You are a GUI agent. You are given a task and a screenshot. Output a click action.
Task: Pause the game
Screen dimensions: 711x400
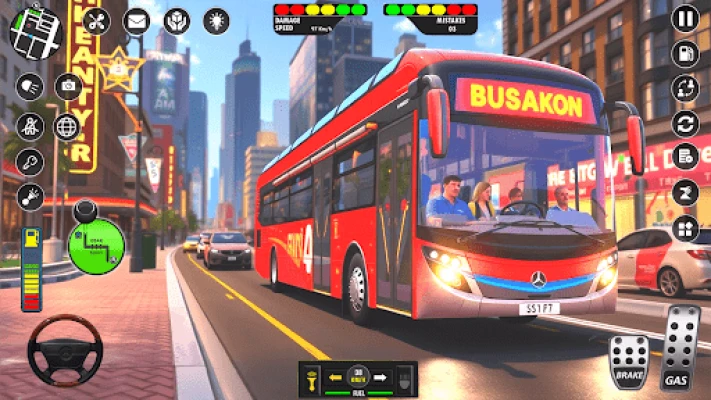pyautogui.click(x=685, y=18)
